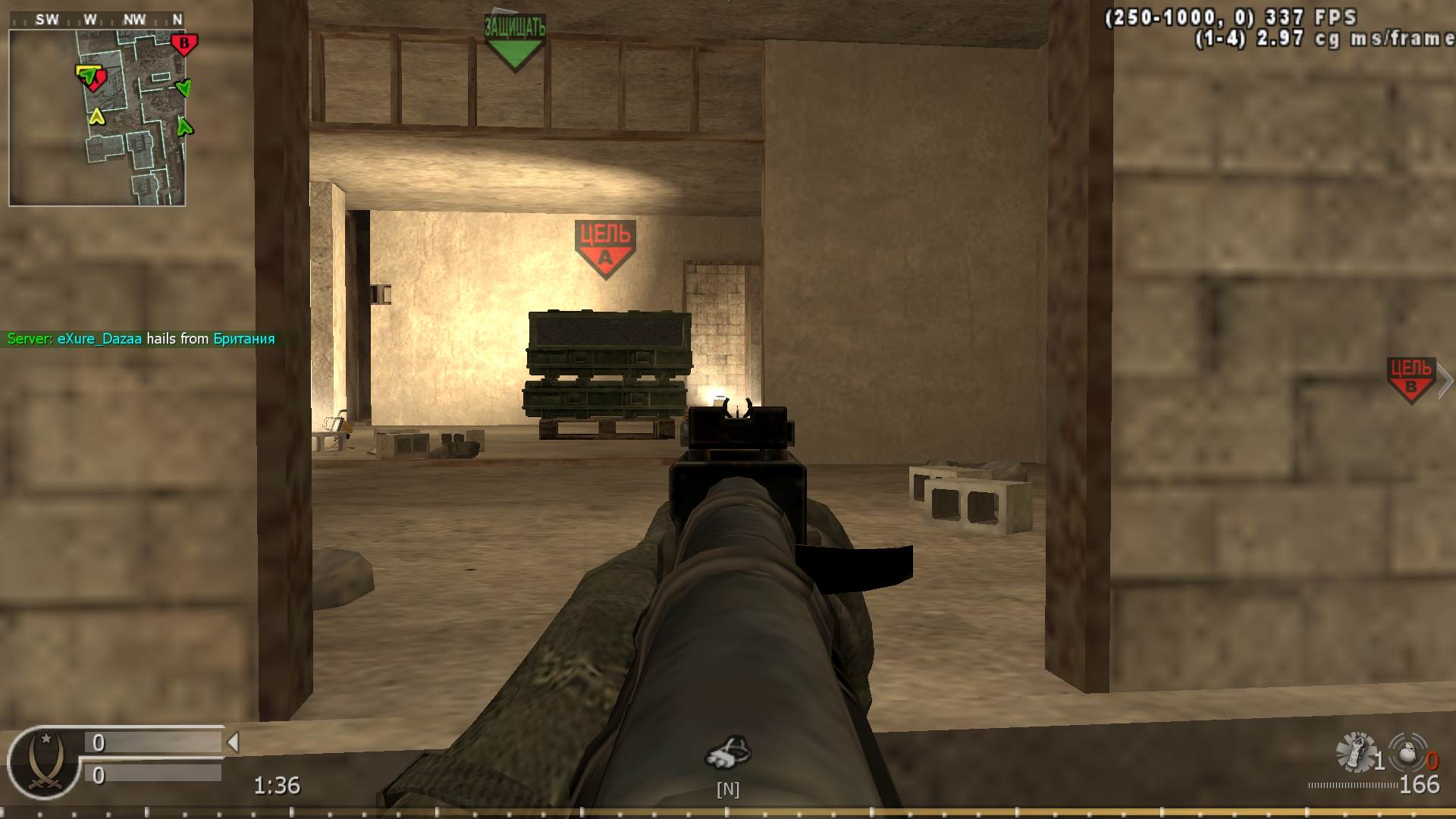Click the ЦЕЛЬ B objective marker
The image size is (1456, 819).
(1412, 379)
